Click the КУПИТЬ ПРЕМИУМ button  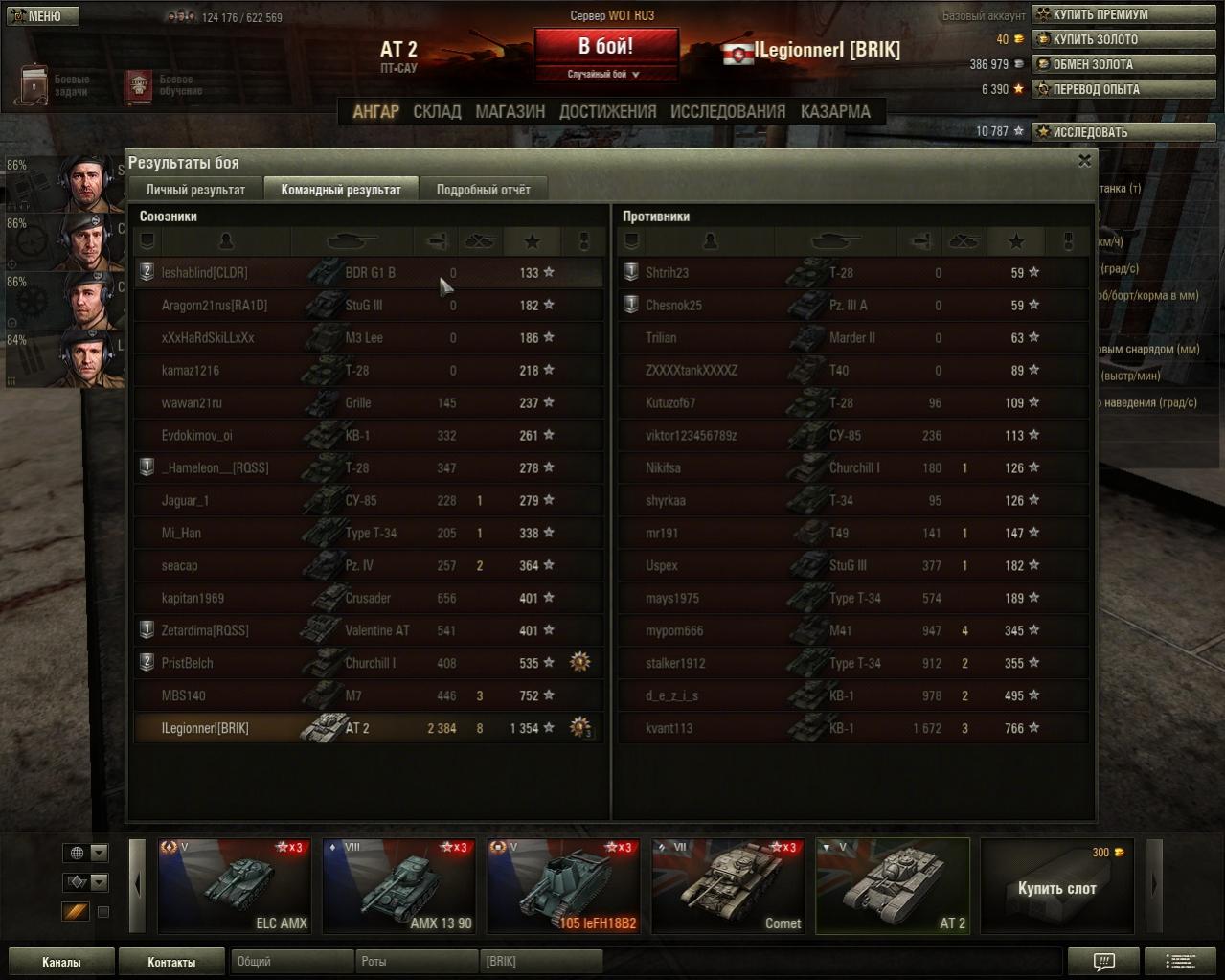point(1123,14)
